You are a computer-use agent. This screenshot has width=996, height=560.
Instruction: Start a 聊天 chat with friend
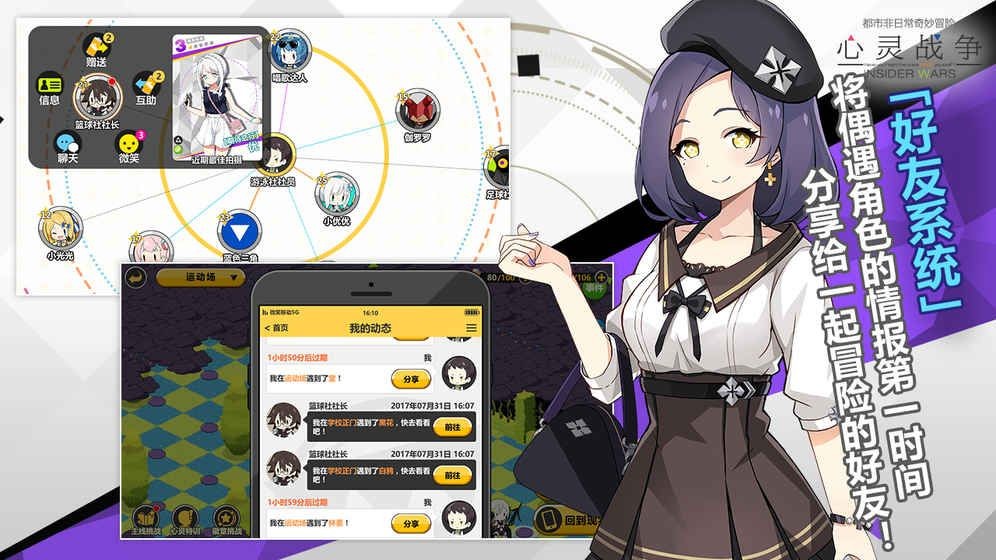[67, 145]
